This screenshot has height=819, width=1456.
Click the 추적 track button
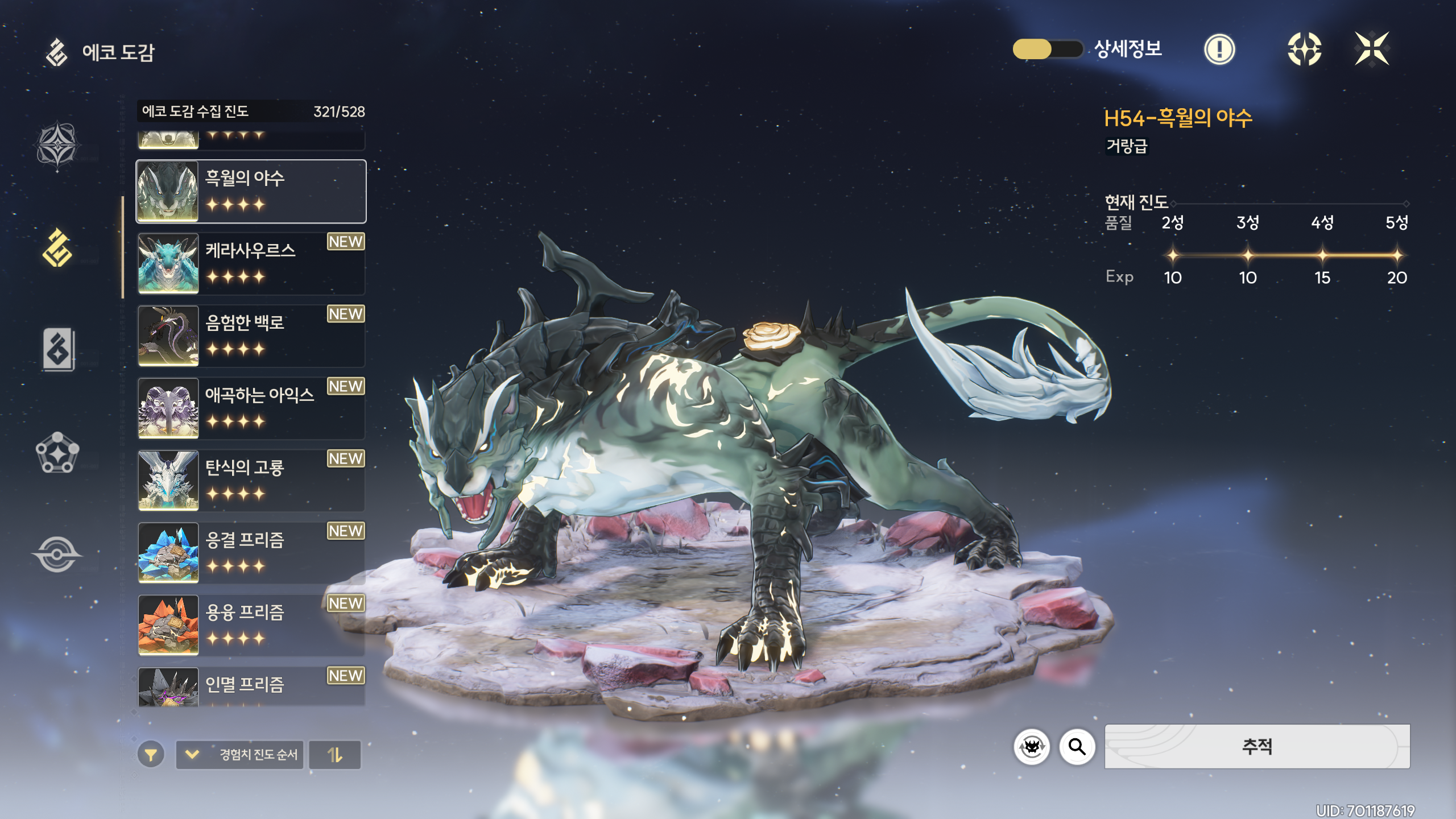click(x=1257, y=746)
